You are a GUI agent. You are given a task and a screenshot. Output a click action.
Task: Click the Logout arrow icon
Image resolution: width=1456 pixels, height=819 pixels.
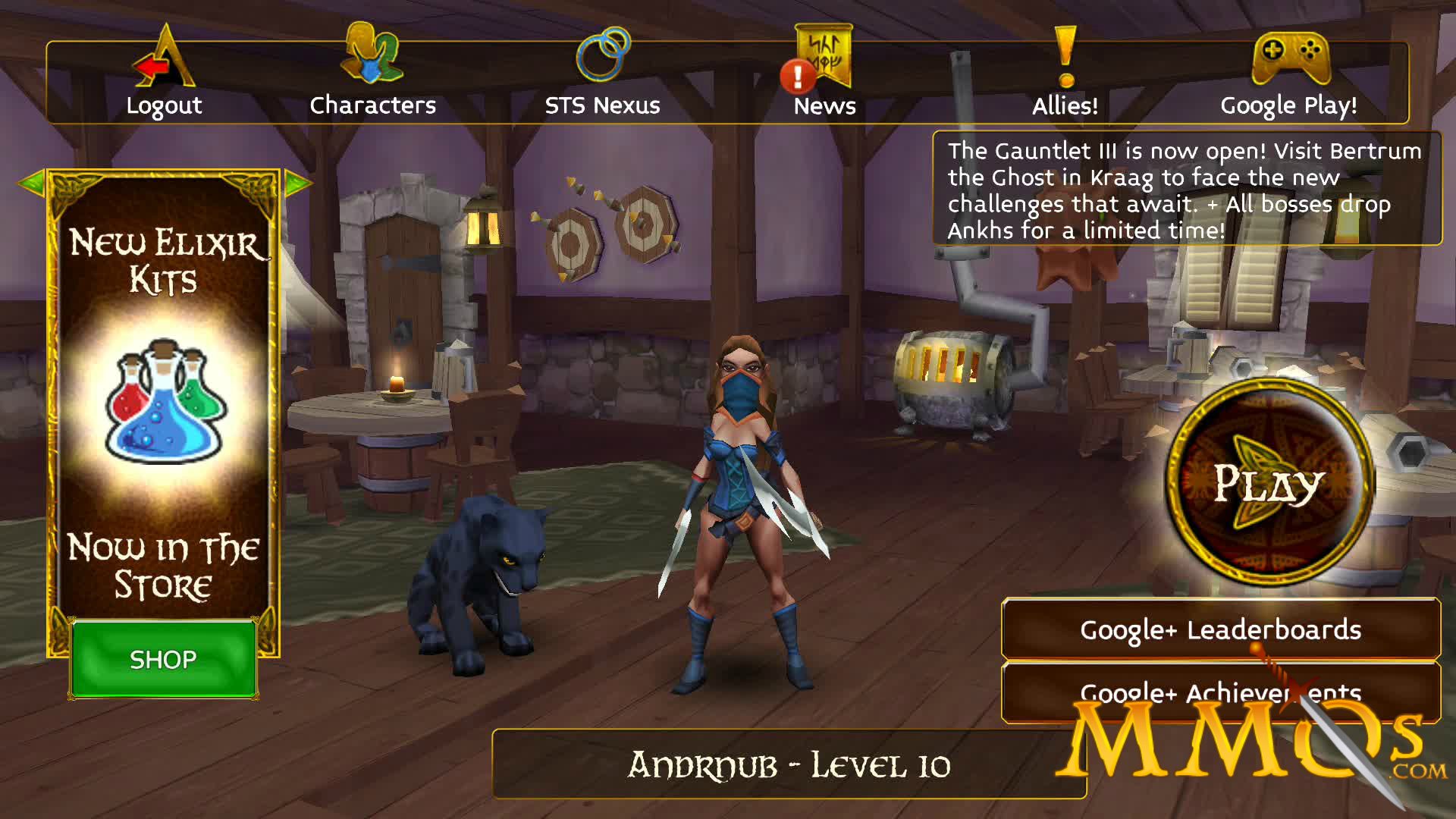click(159, 64)
